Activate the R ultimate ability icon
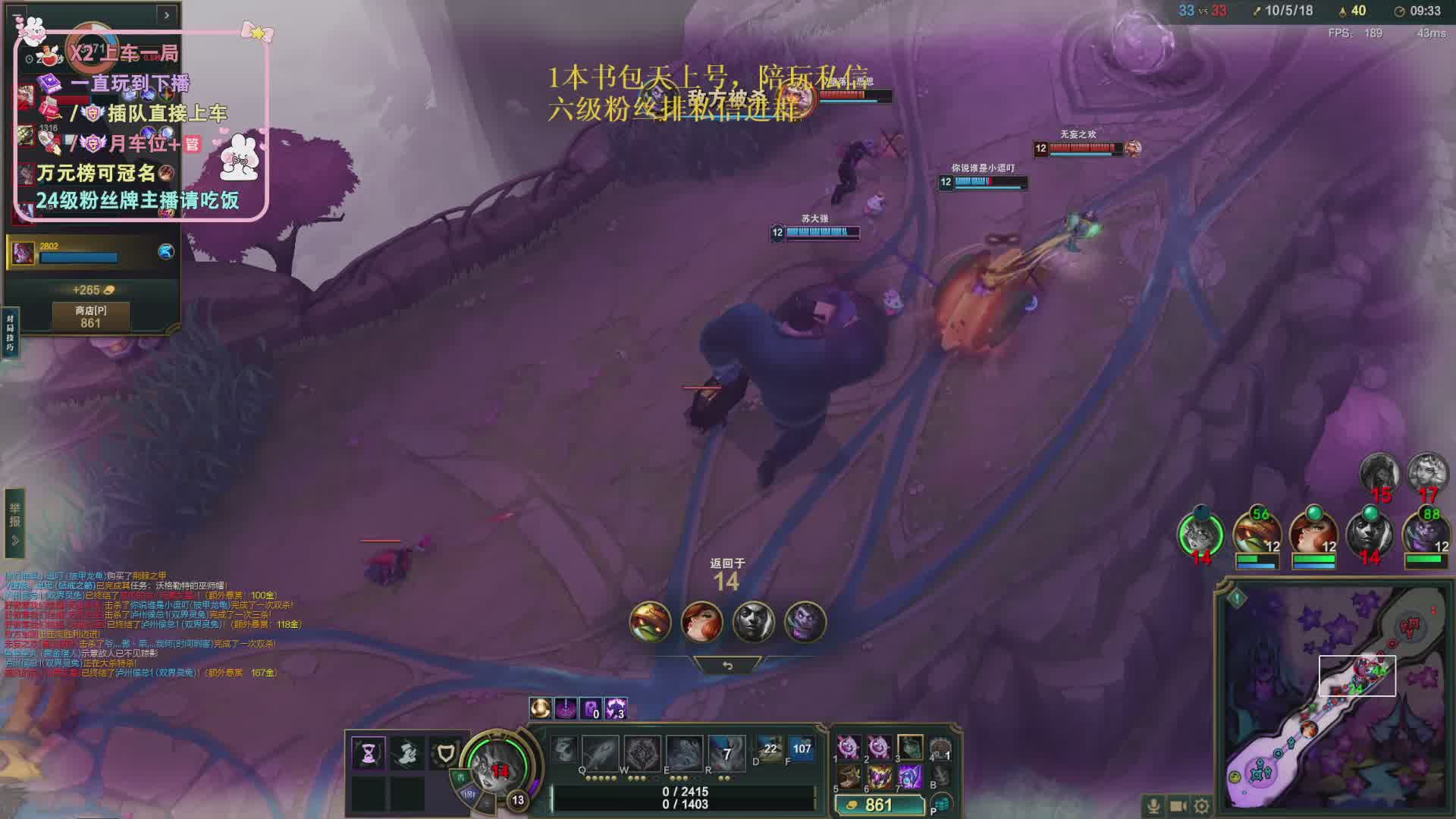The width and height of the screenshot is (1456, 819). (726, 752)
